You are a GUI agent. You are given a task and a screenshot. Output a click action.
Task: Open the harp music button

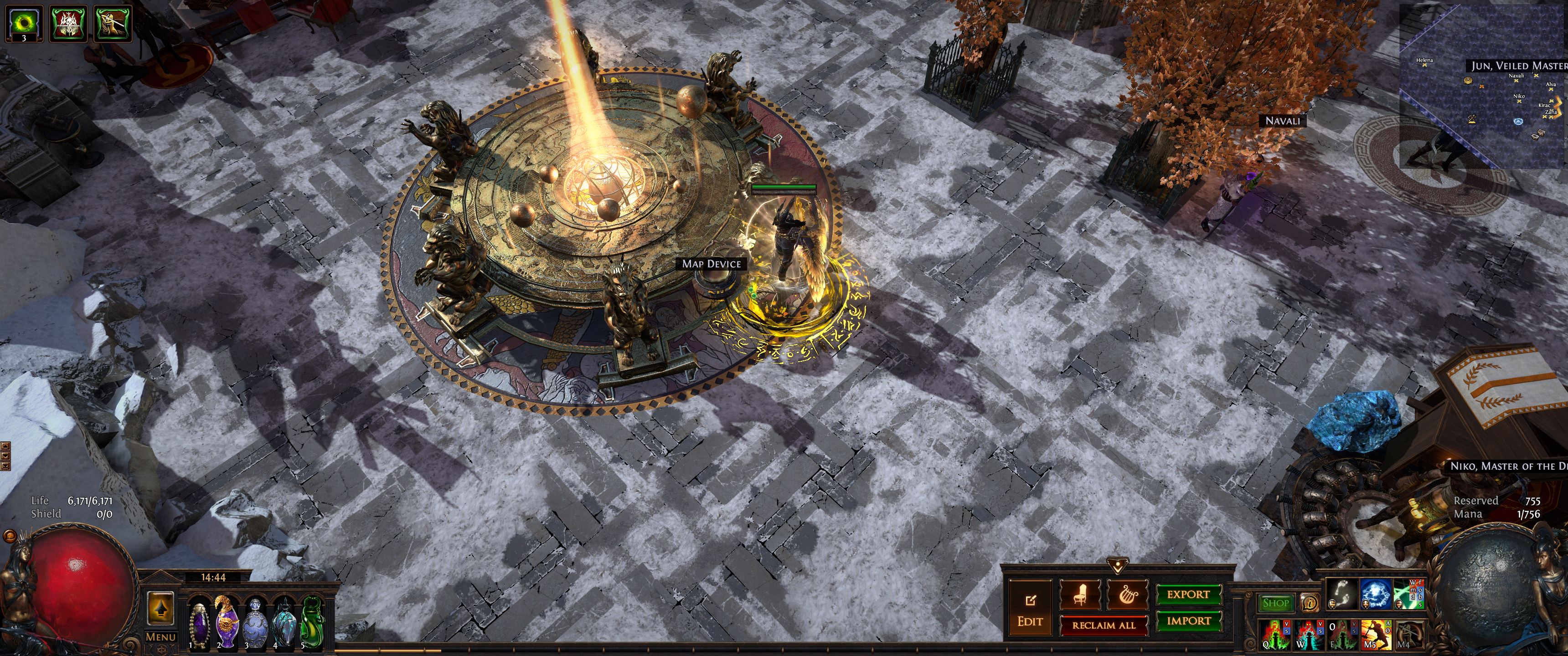(x=1125, y=594)
